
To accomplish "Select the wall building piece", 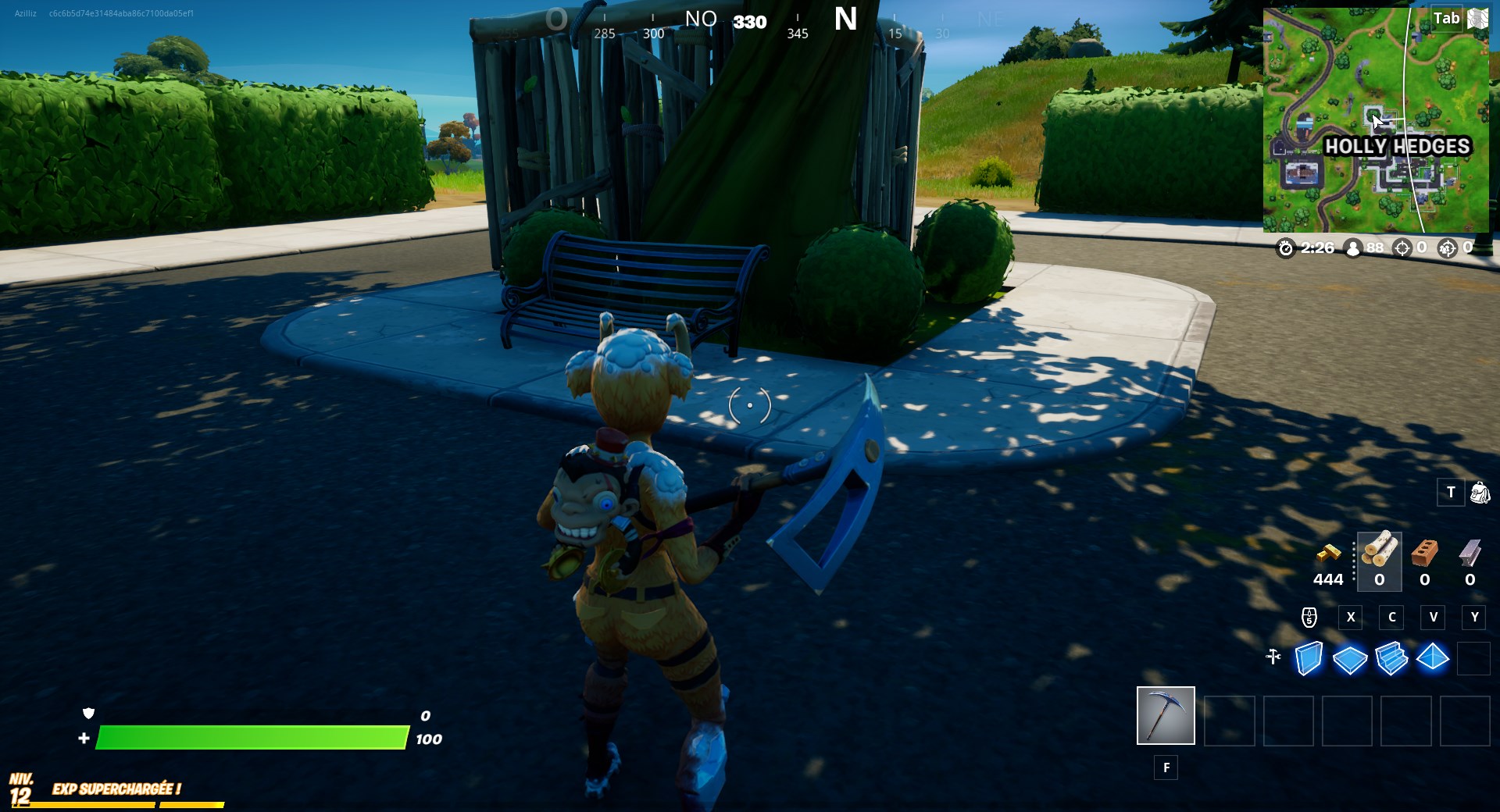I will [x=1308, y=660].
